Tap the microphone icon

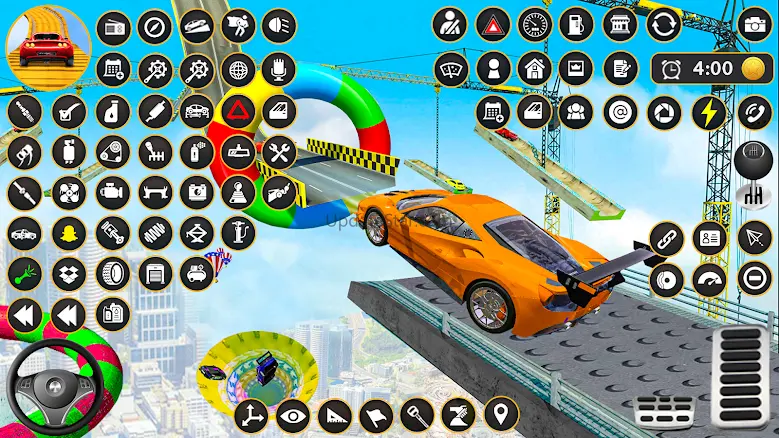tap(279, 69)
